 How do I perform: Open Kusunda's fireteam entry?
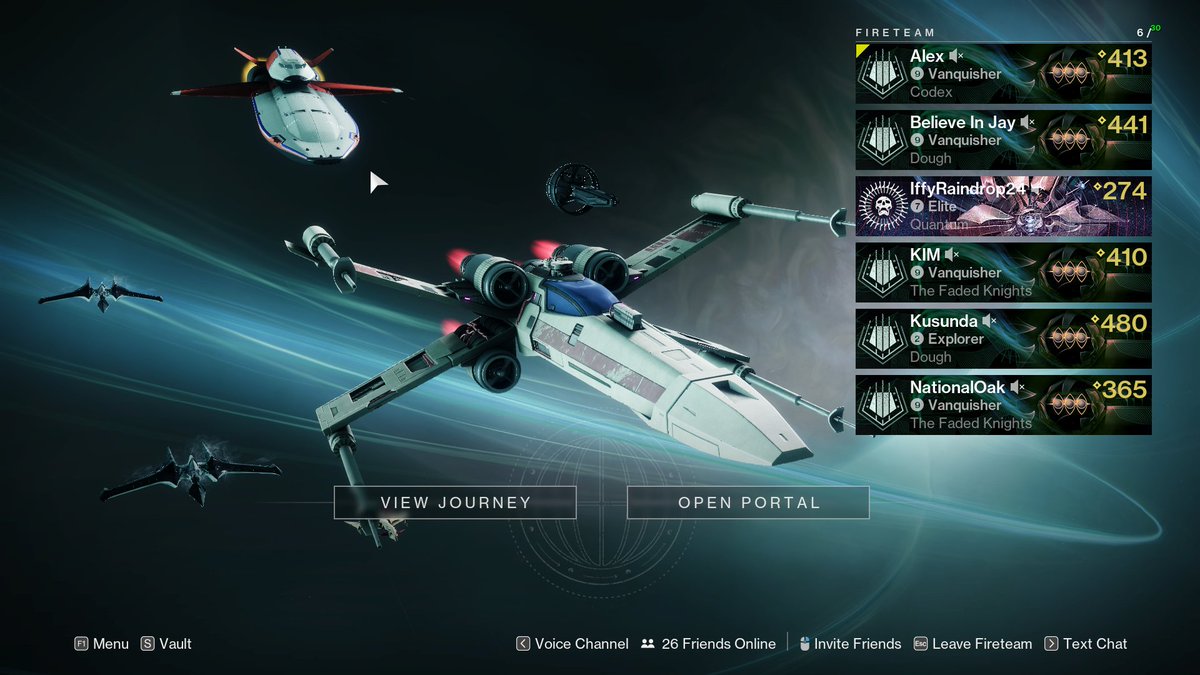point(1003,339)
